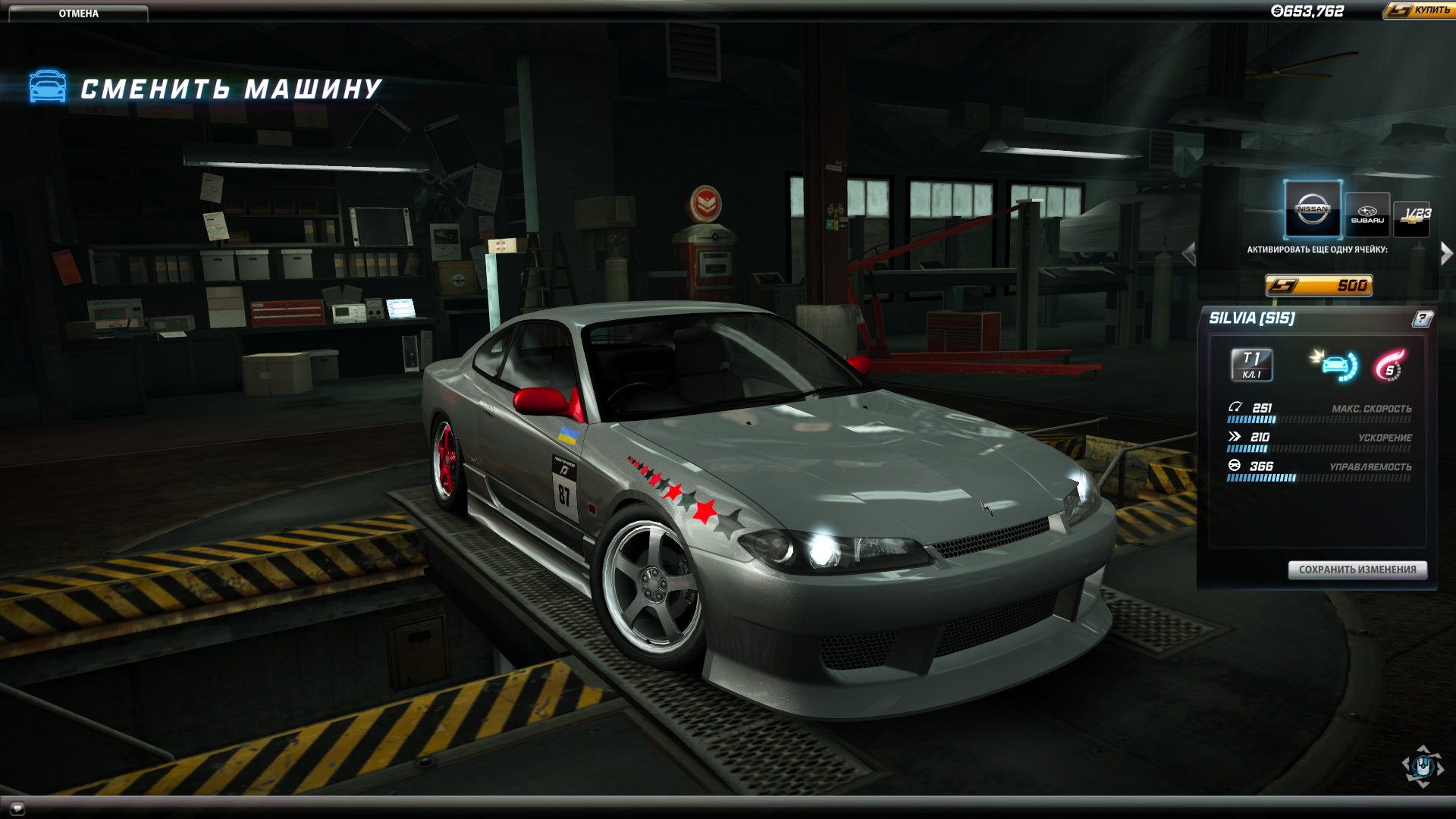Select the T1 class badge icon
1456x819 pixels.
pos(1251,365)
